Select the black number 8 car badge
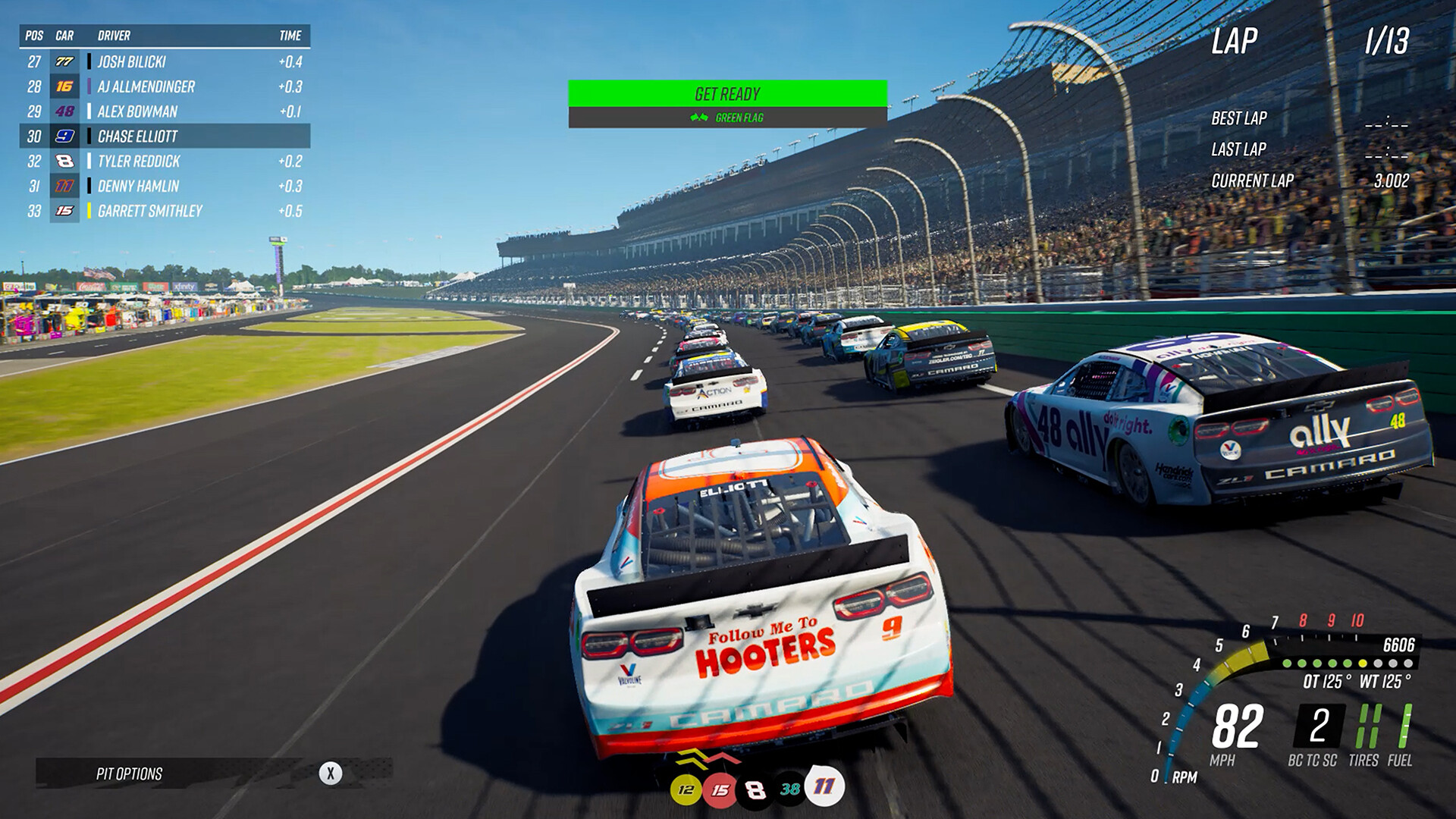Image resolution: width=1456 pixels, height=819 pixels. (x=755, y=787)
